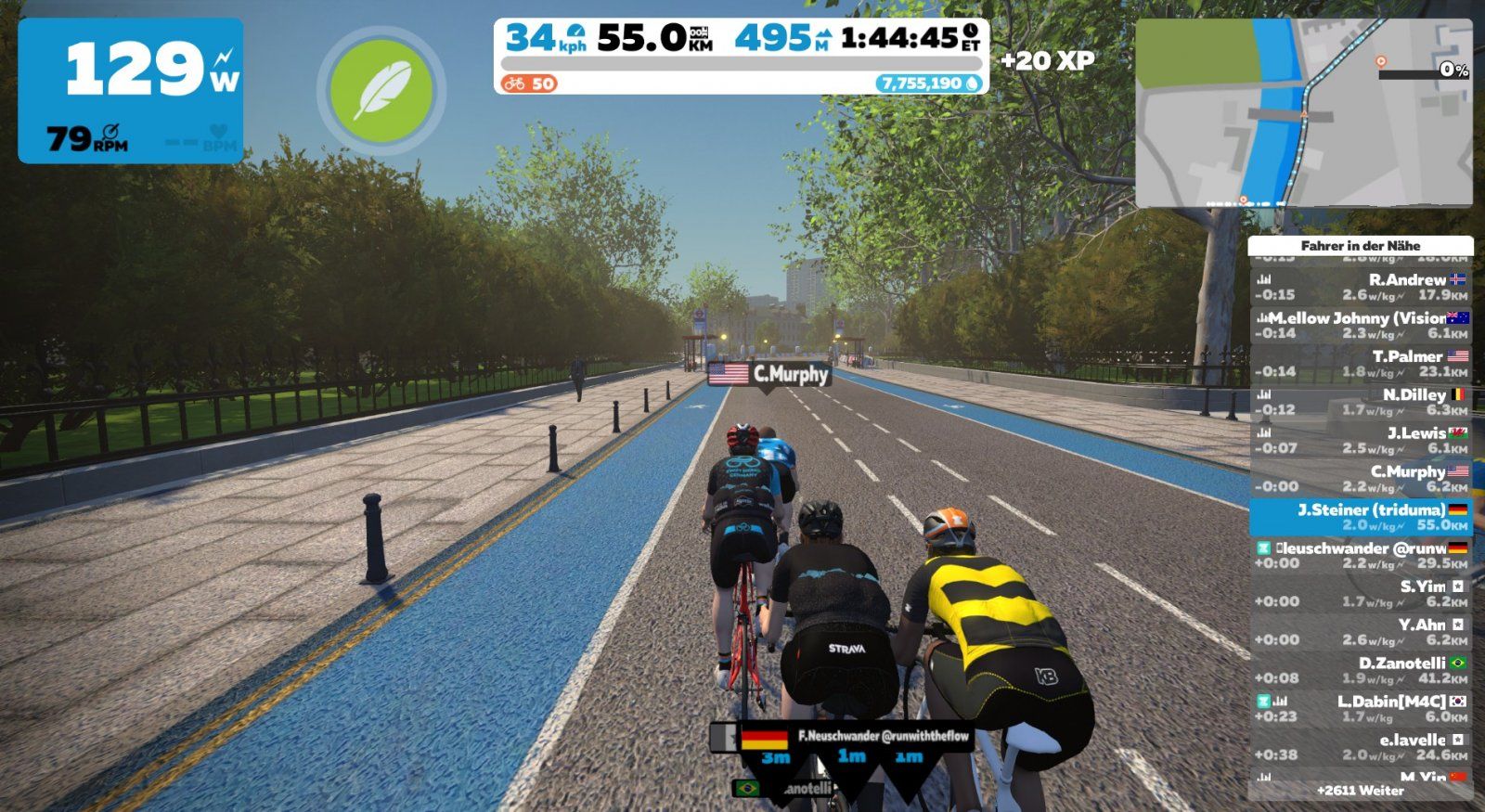Open the minimap route view
Image resolution: width=1485 pixels, height=812 pixels.
pyautogui.click(x=1303, y=112)
